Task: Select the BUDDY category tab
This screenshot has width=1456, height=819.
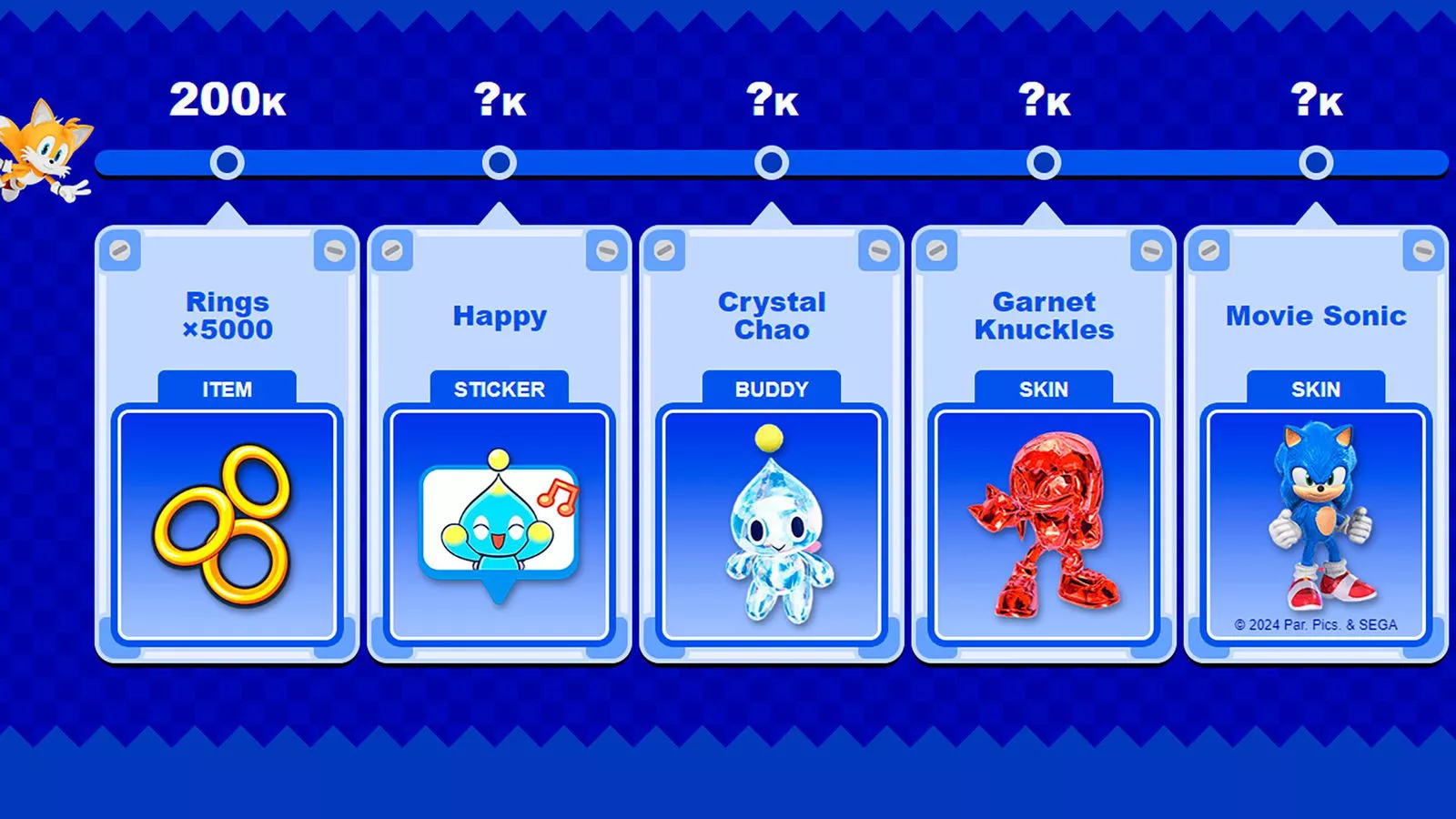Action: (771, 389)
